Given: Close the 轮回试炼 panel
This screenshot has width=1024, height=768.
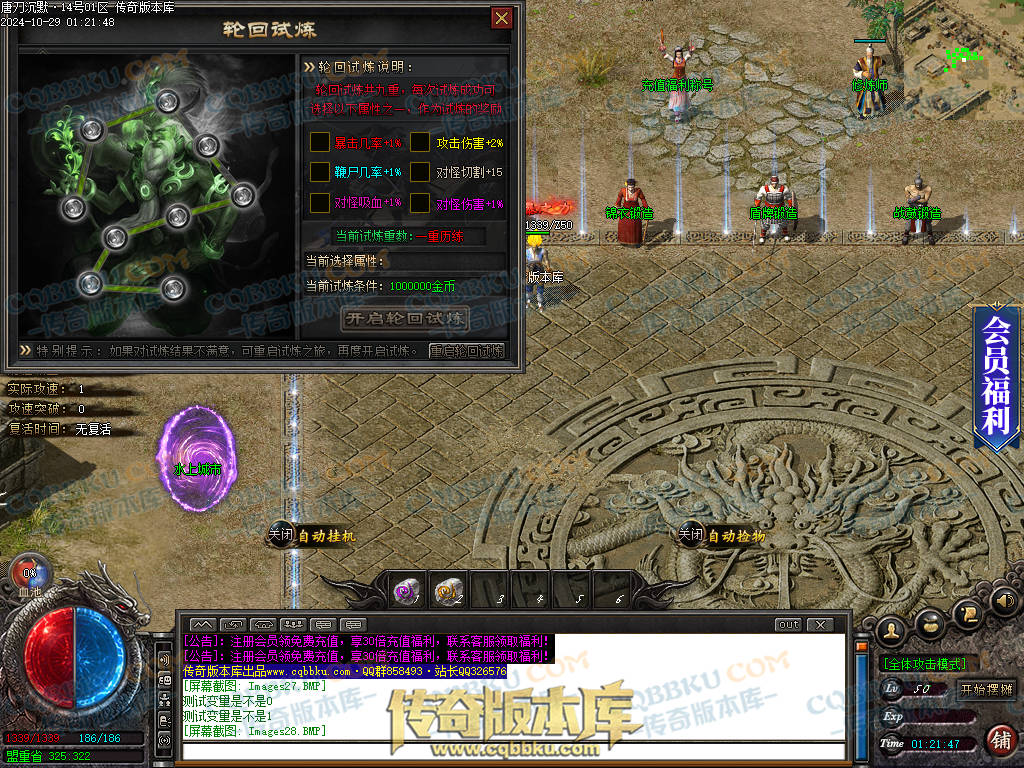Looking at the screenshot, I should click(501, 18).
